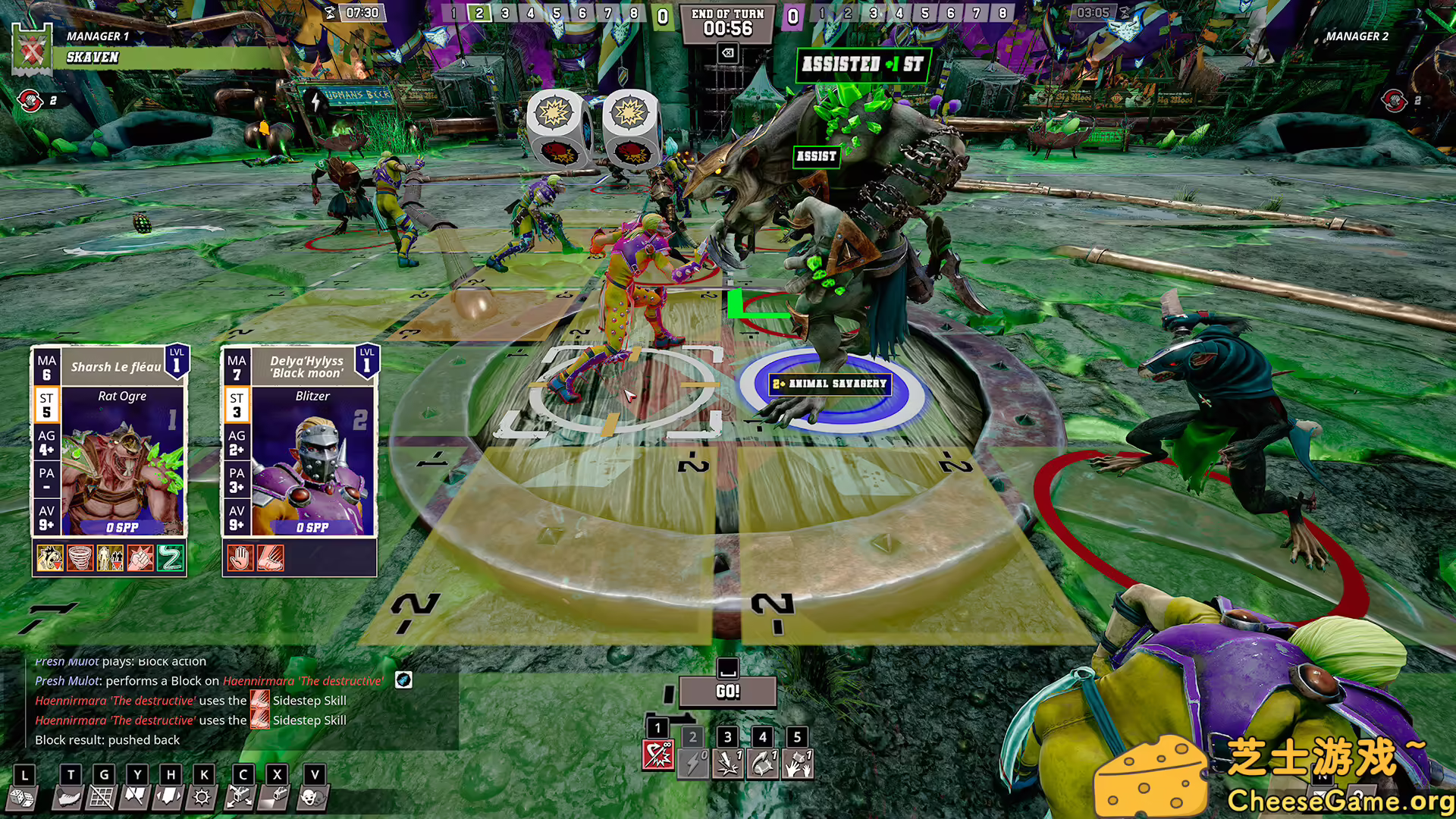Expand the key prompt above GO button
This screenshot has height=819, width=1456.
(728, 670)
